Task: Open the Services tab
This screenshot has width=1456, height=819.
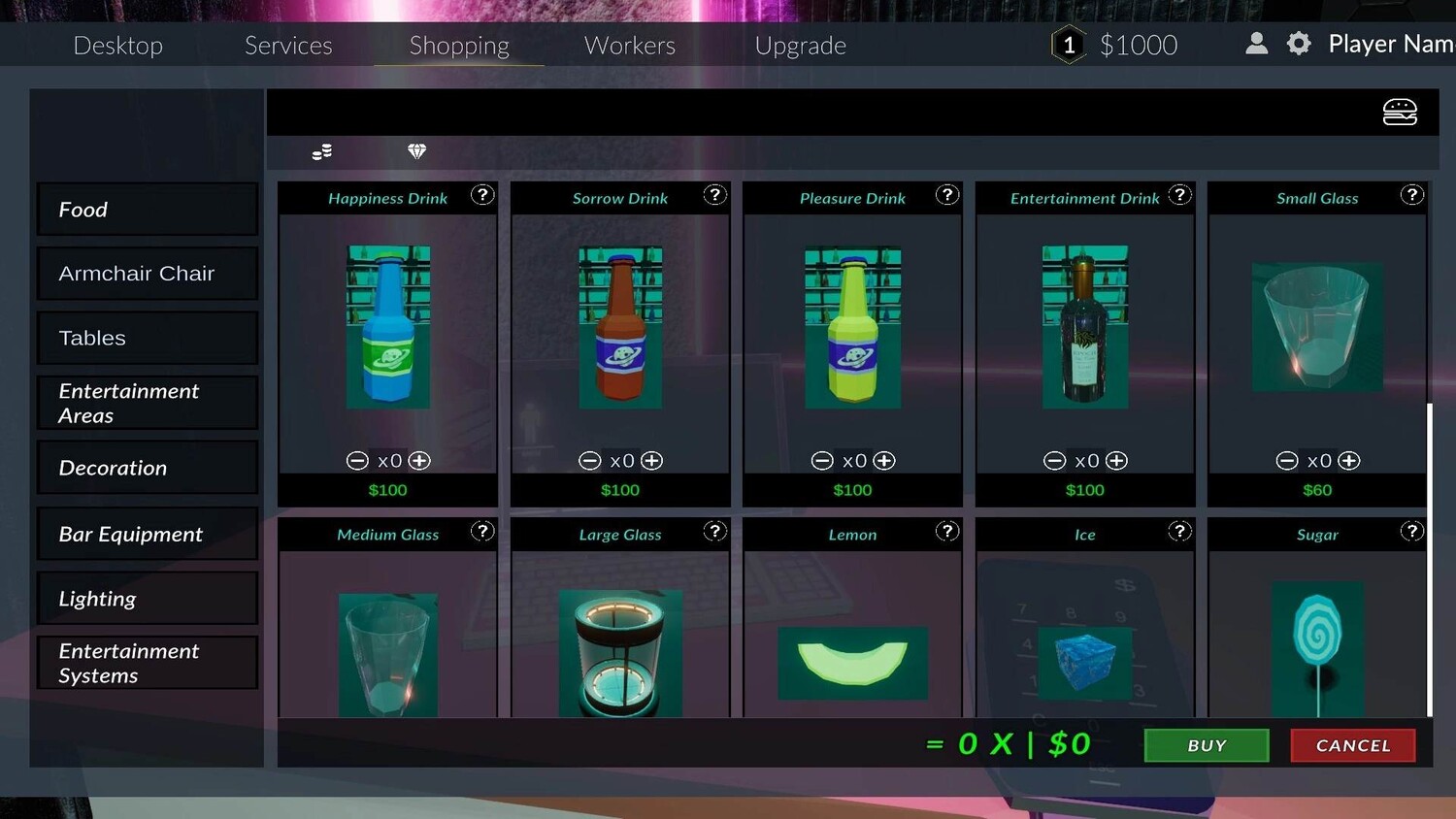Action: [288, 46]
